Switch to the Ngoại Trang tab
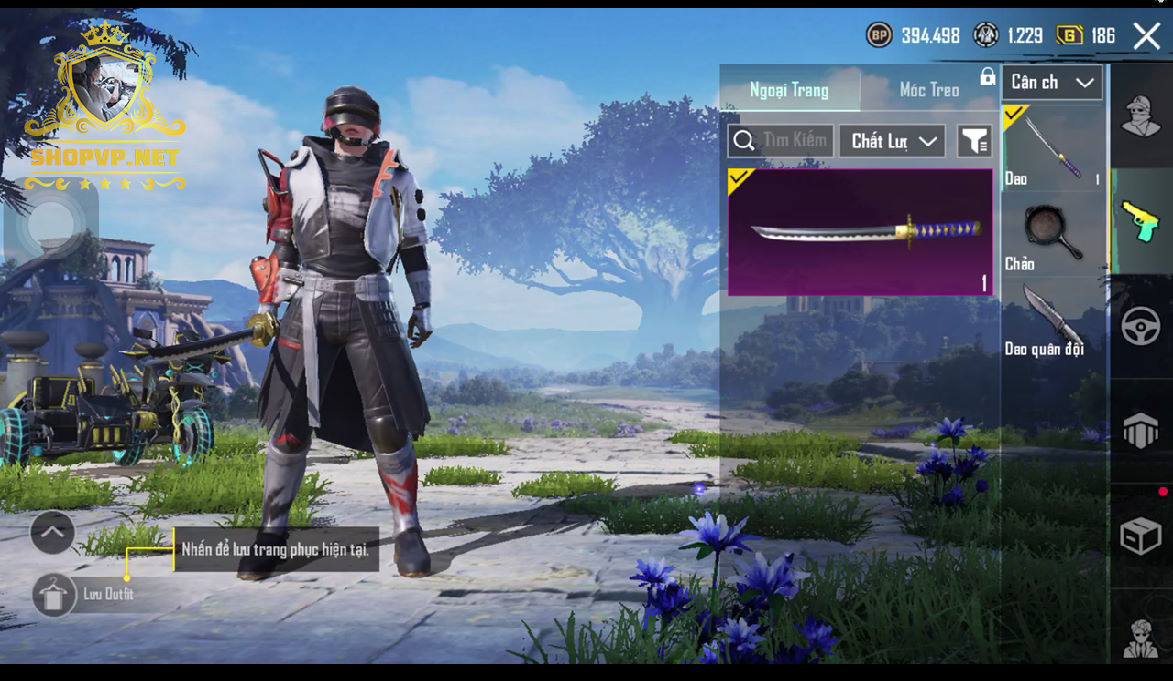 point(789,90)
